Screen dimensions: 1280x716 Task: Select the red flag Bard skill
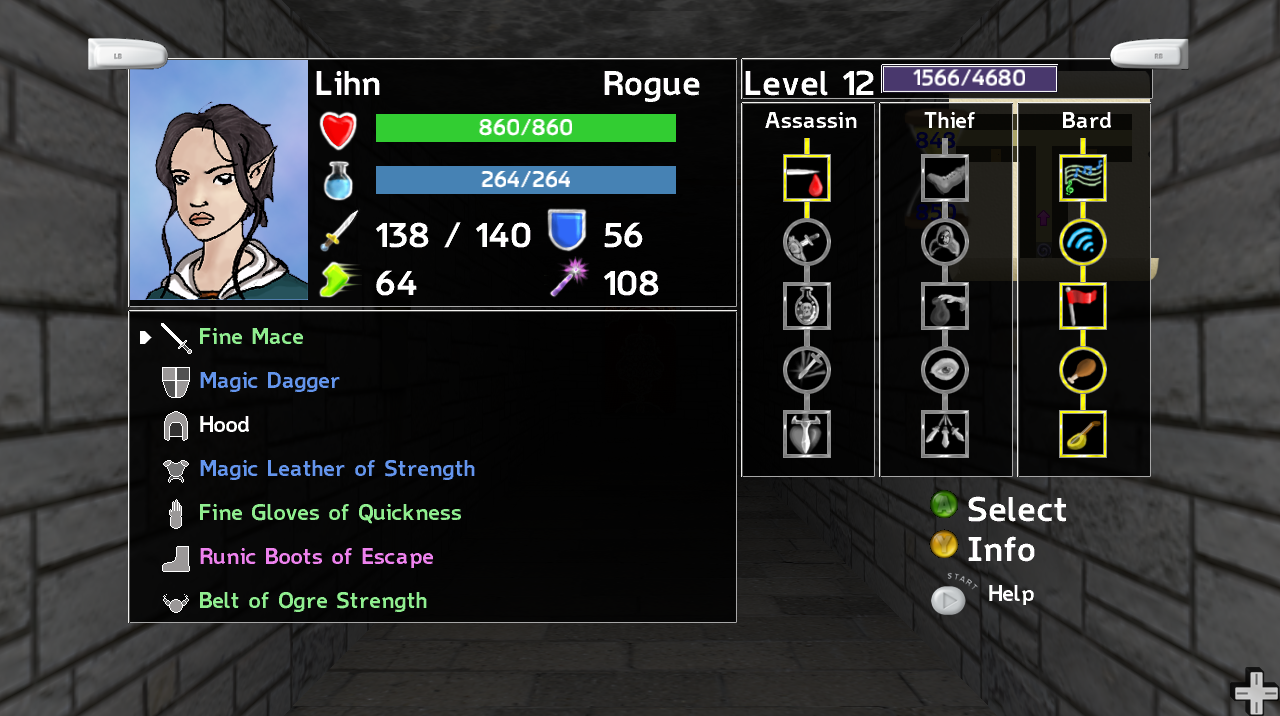pos(1083,306)
